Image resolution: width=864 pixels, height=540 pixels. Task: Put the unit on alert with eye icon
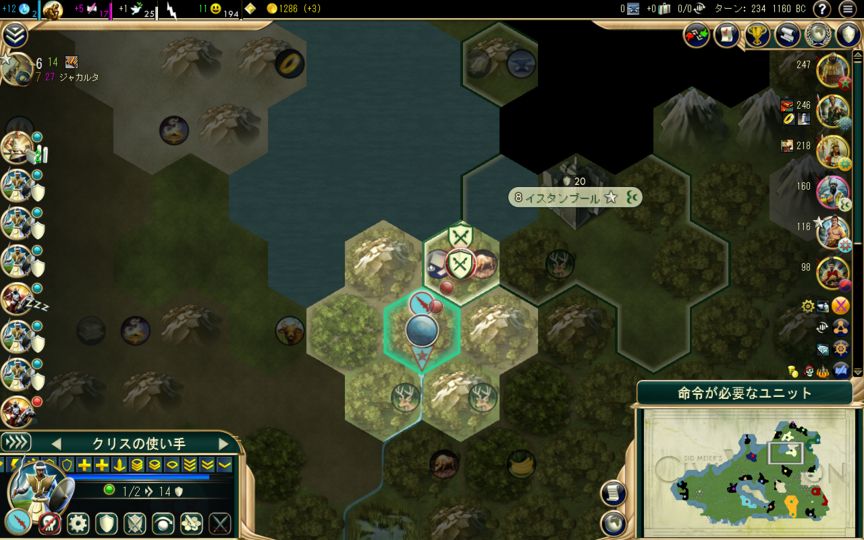[162, 522]
